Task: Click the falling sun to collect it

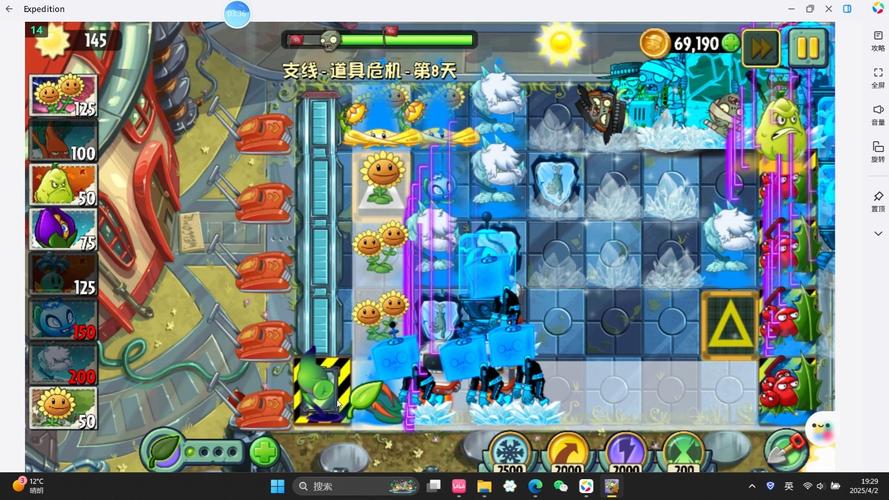Action: tap(559, 41)
